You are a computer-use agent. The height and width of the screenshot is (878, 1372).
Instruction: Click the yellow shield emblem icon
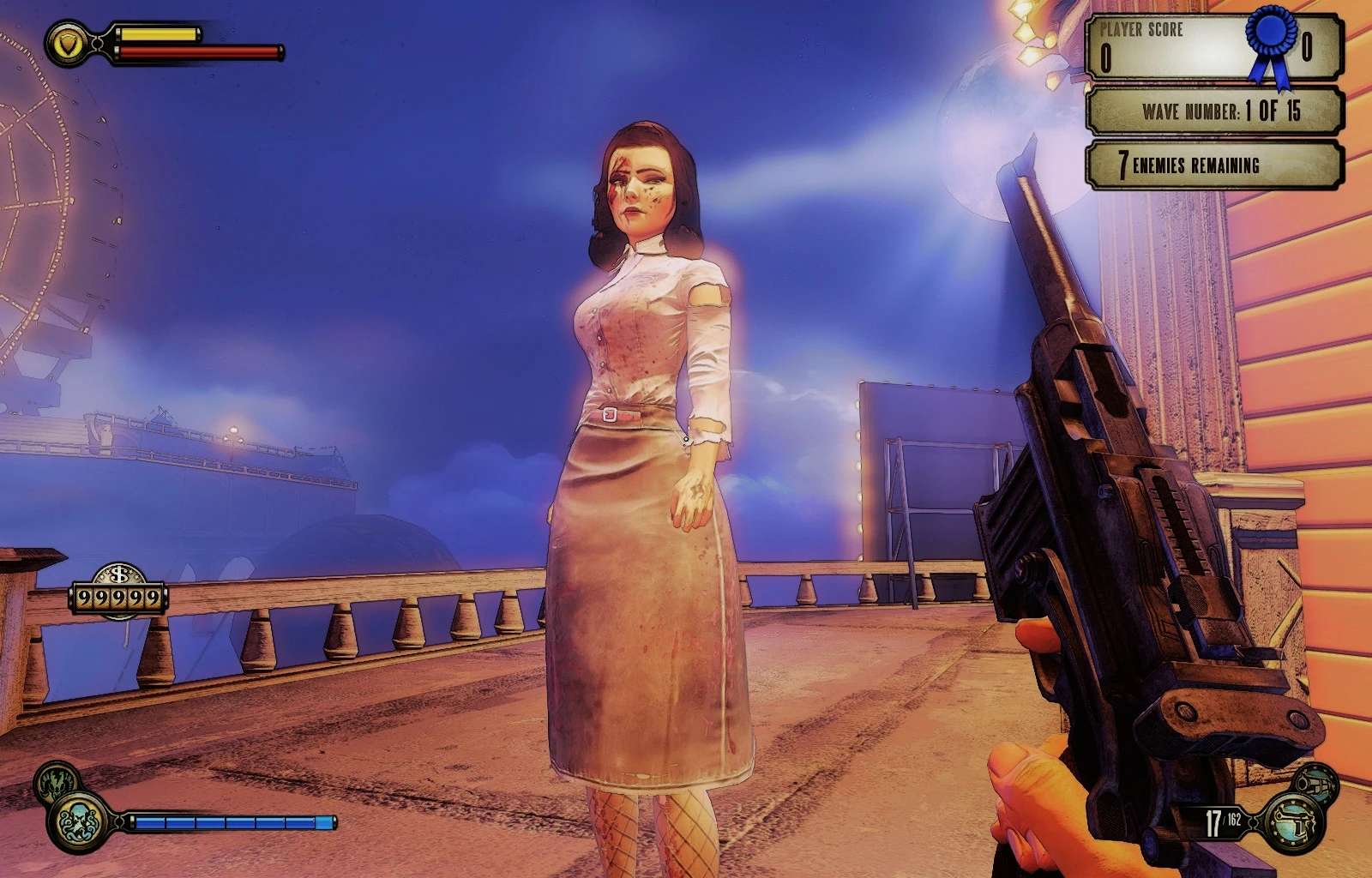click(x=67, y=43)
